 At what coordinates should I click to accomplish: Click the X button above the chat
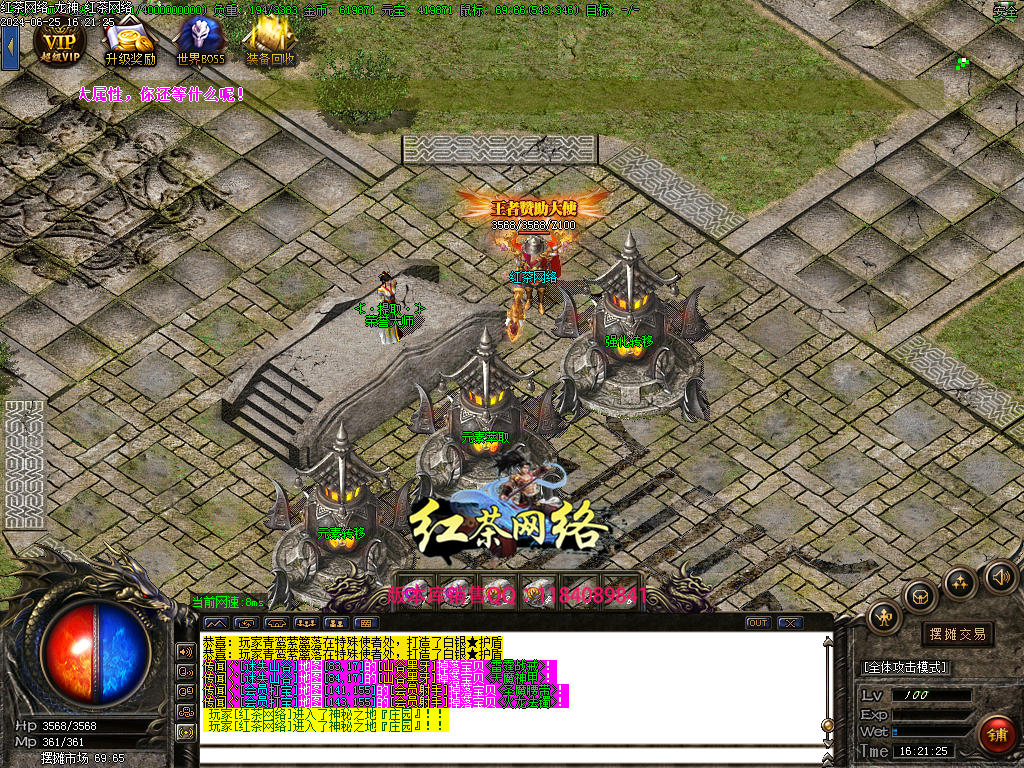click(790, 623)
